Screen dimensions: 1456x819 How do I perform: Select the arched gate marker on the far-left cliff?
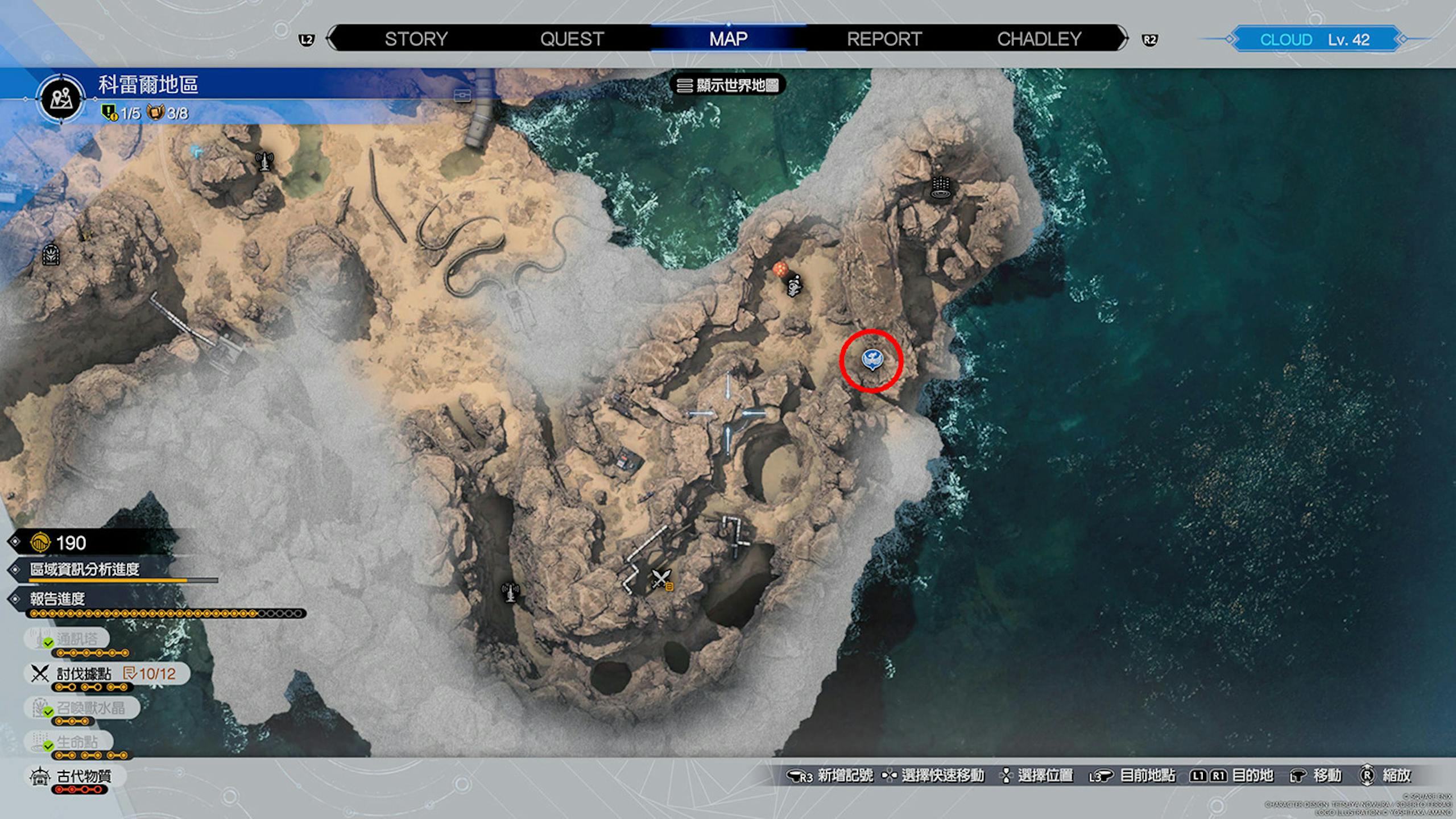pyautogui.click(x=52, y=255)
